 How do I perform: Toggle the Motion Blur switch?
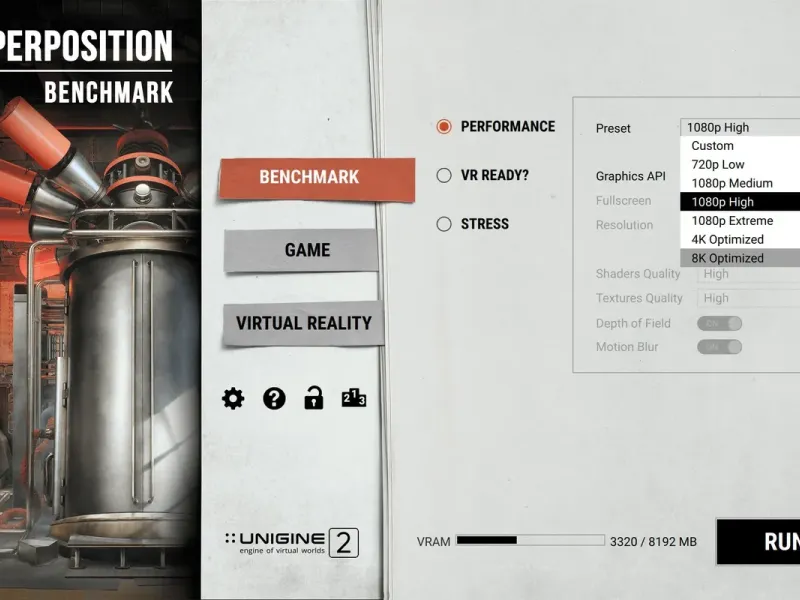click(x=720, y=347)
